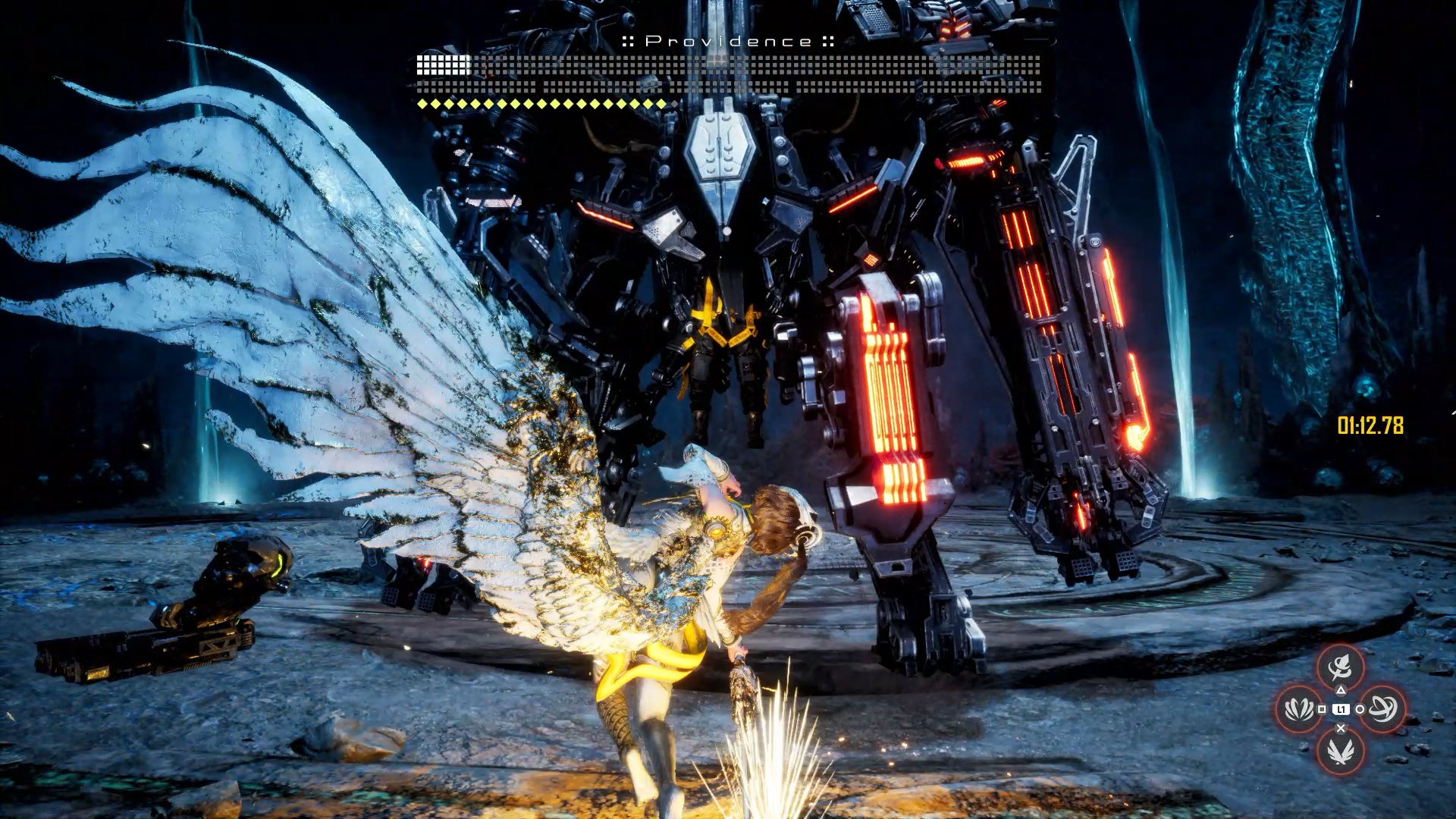Activate the top skill with the swirling blade icon
The height and width of the screenshot is (819, 1456).
coord(1340,667)
